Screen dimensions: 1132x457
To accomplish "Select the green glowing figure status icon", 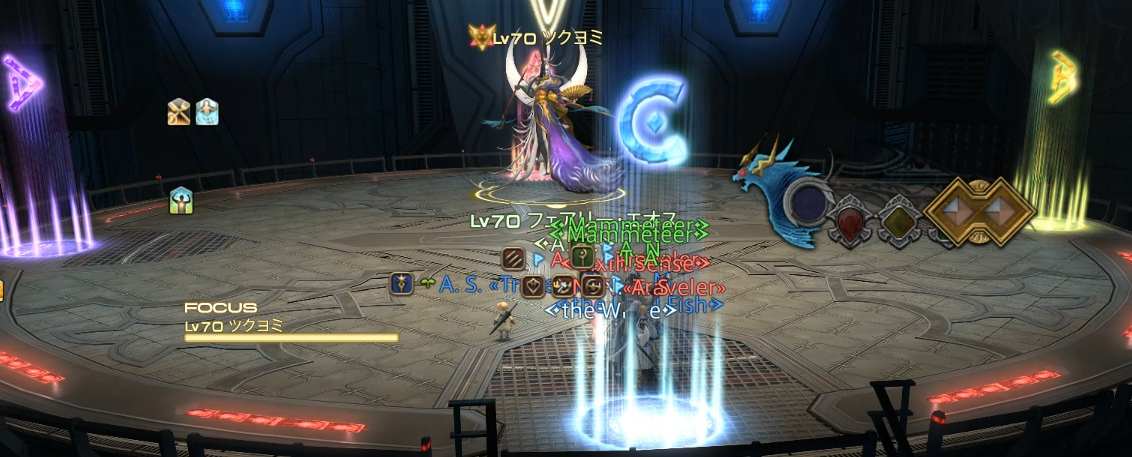I will pyautogui.click(x=181, y=200).
